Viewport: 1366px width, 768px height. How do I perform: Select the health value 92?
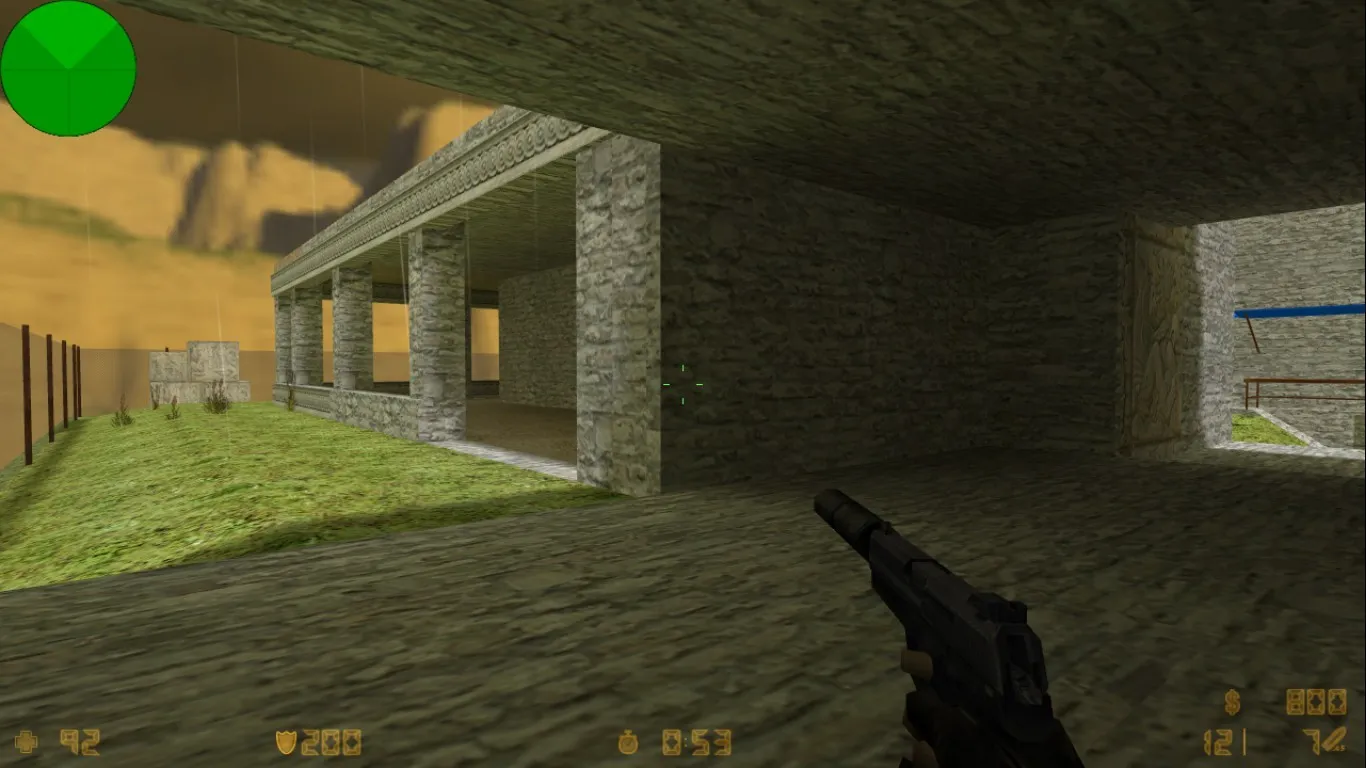click(x=80, y=743)
